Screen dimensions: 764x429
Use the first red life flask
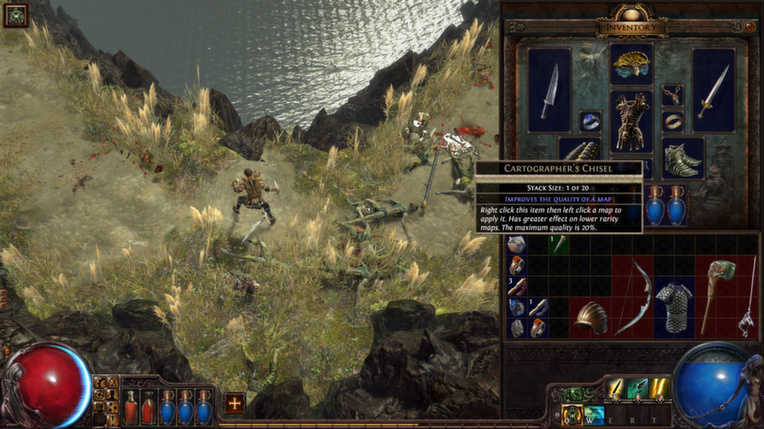130,407
